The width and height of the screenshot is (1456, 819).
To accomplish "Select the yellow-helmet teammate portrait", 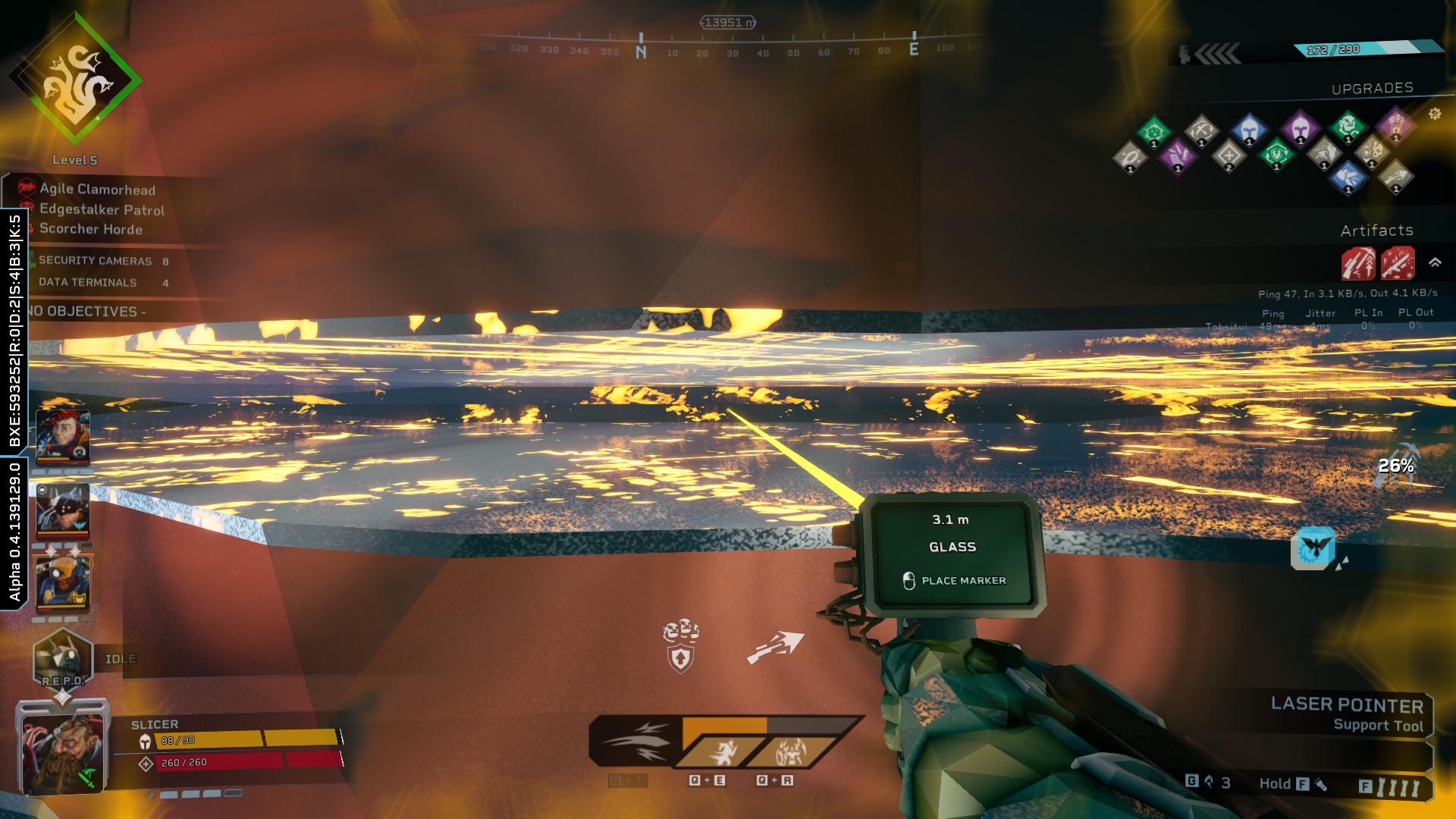I will (x=63, y=583).
